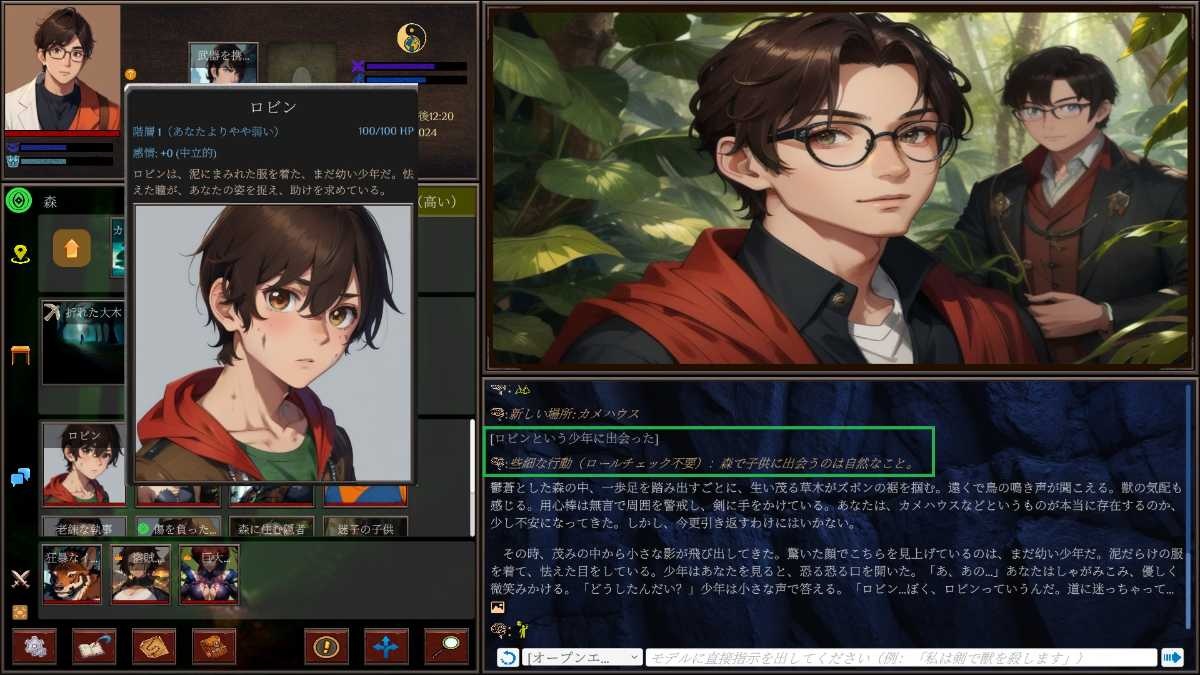Image resolution: width=1200 pixels, height=675 pixels.
Task: Select the blue directional arrows button
Action: click(x=386, y=647)
